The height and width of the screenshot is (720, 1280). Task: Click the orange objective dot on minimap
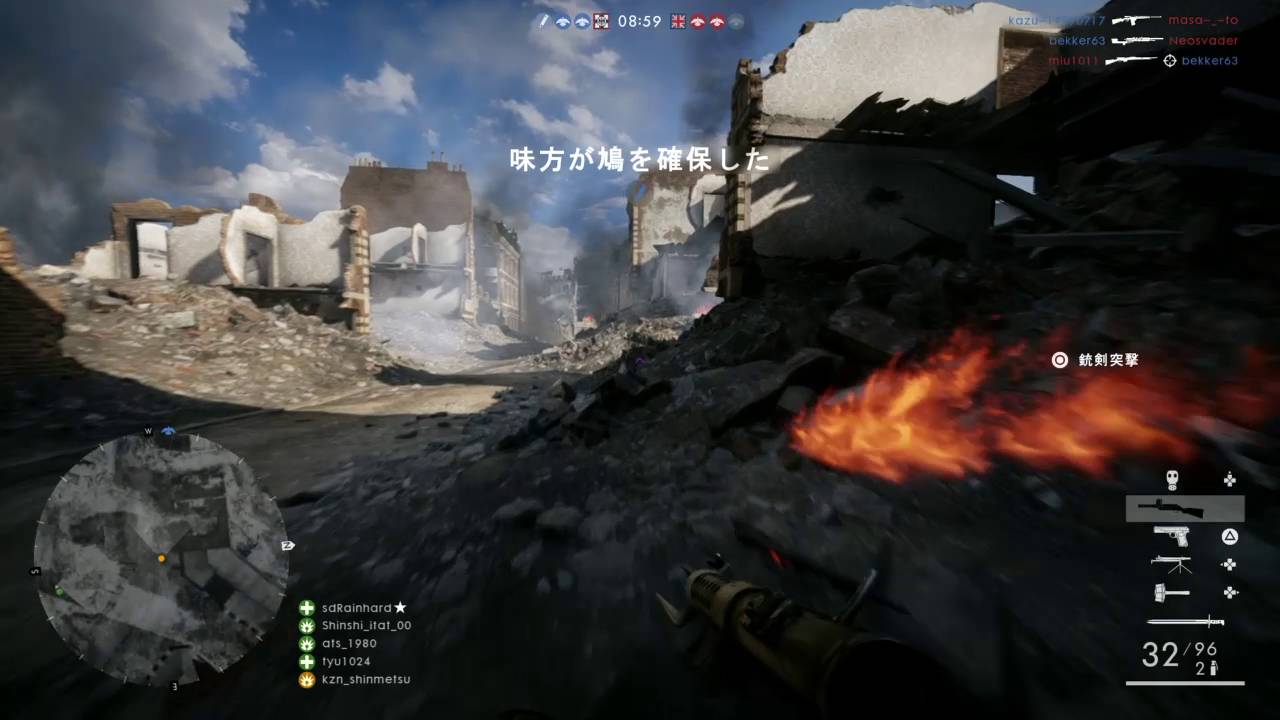[162, 559]
